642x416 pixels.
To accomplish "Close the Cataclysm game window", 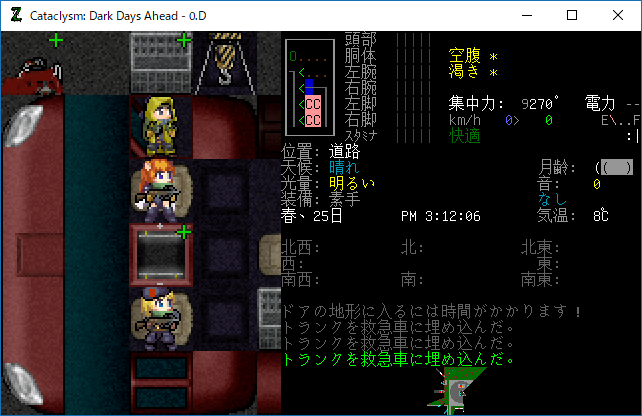I will point(618,15).
